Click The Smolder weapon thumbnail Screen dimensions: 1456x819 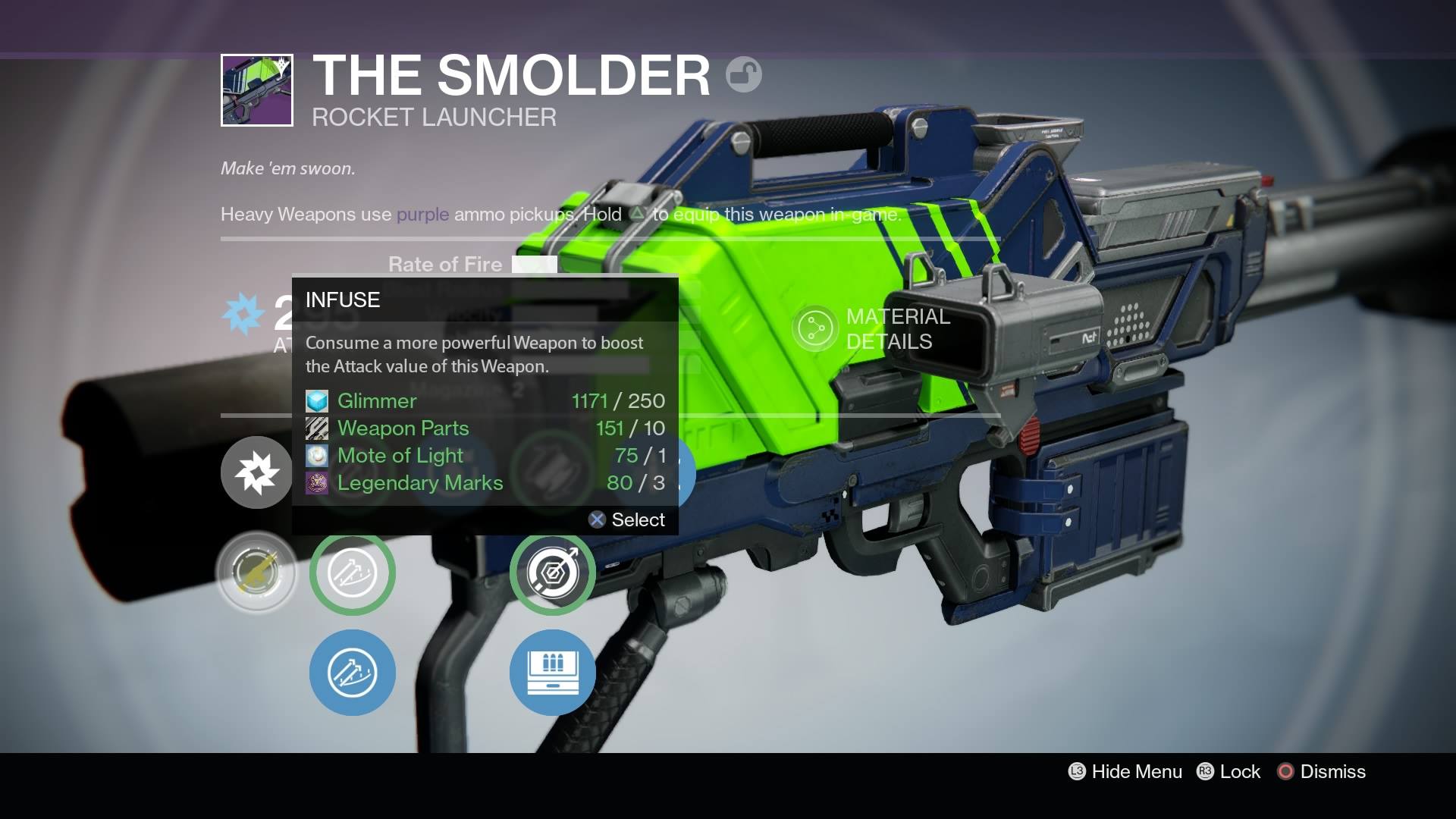(257, 90)
